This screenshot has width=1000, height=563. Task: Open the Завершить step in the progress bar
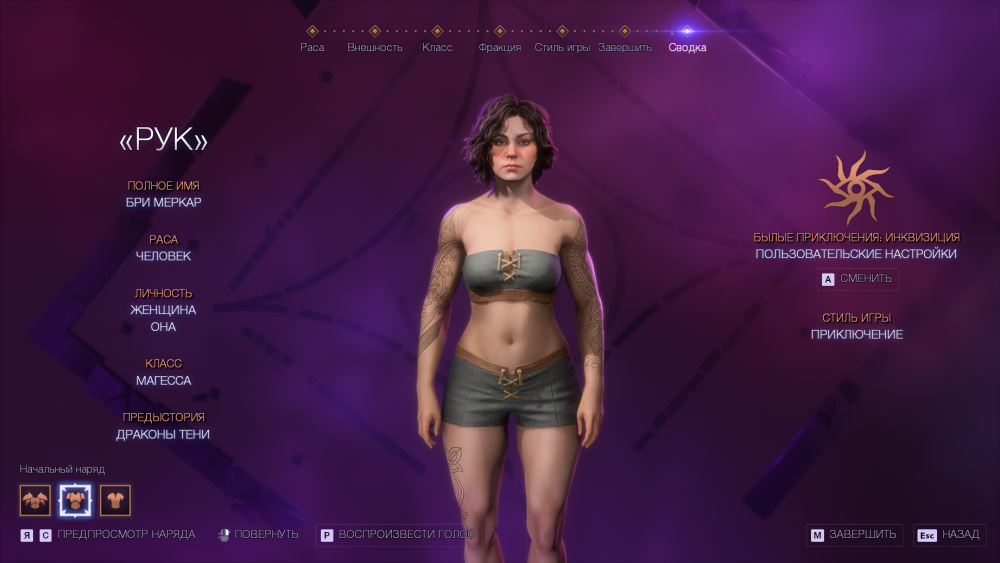pyautogui.click(x=625, y=47)
